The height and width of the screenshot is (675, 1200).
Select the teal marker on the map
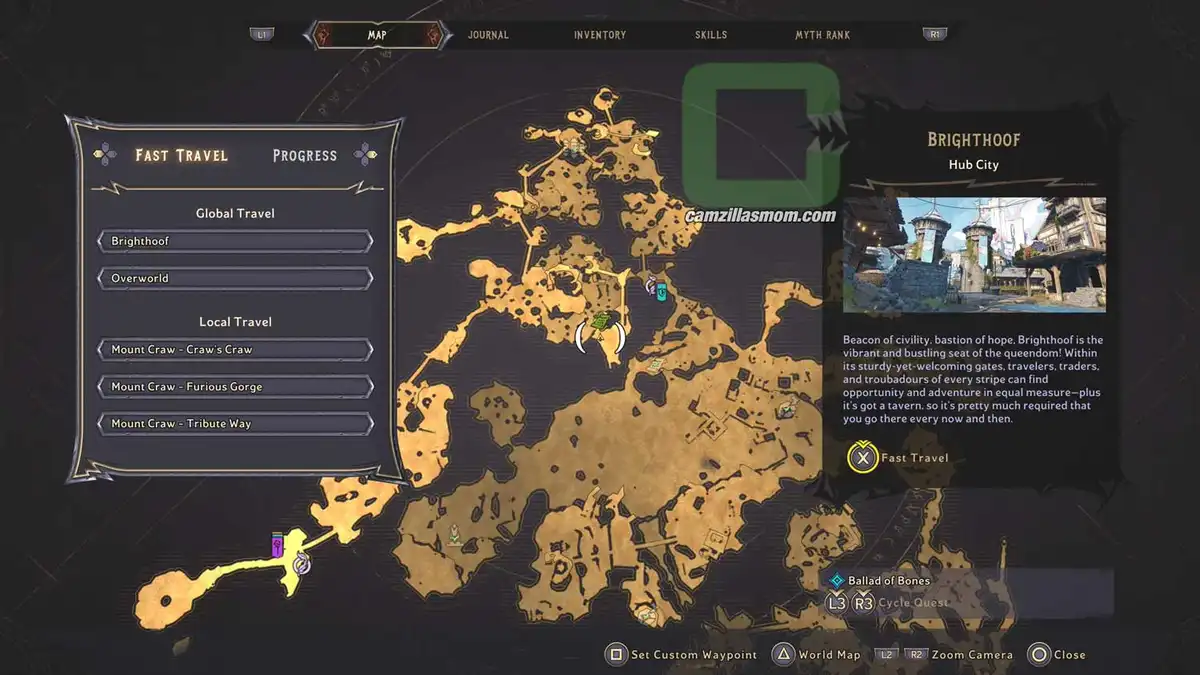(661, 292)
